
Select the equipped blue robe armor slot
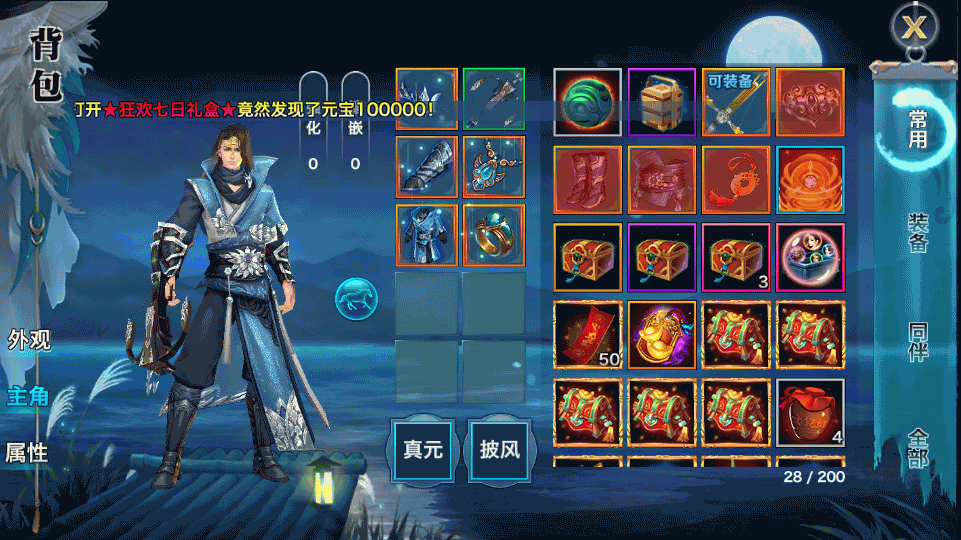(x=427, y=236)
